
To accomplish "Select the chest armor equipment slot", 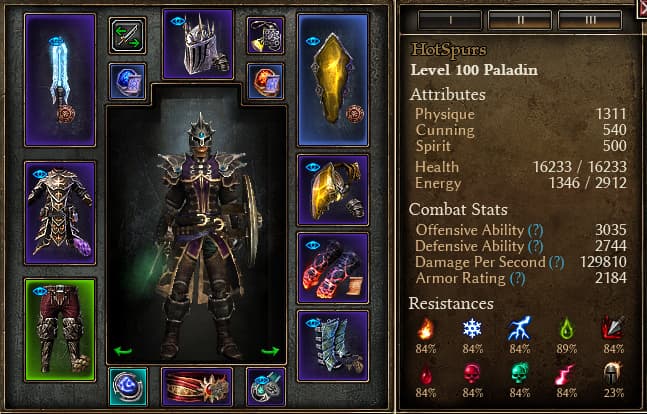I will point(59,213).
